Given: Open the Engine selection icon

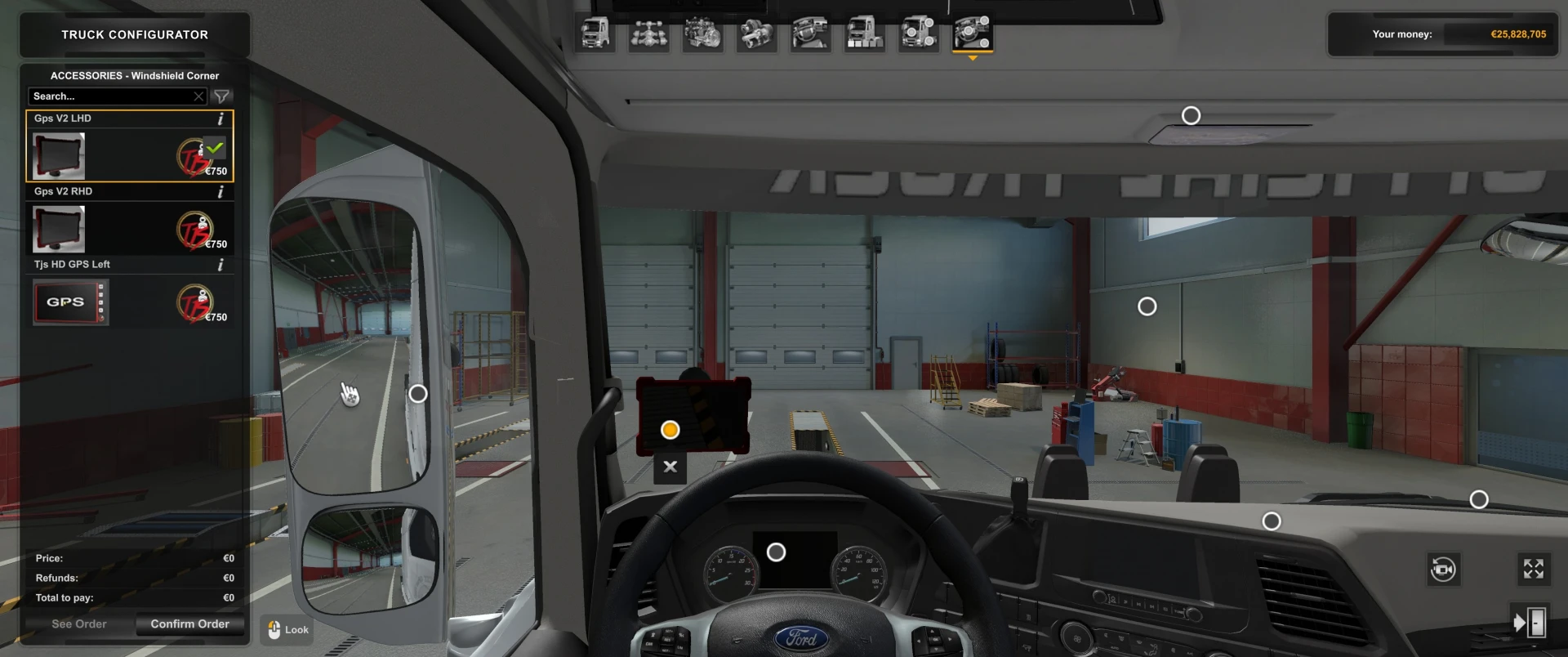Looking at the screenshot, I should click(x=702, y=34).
